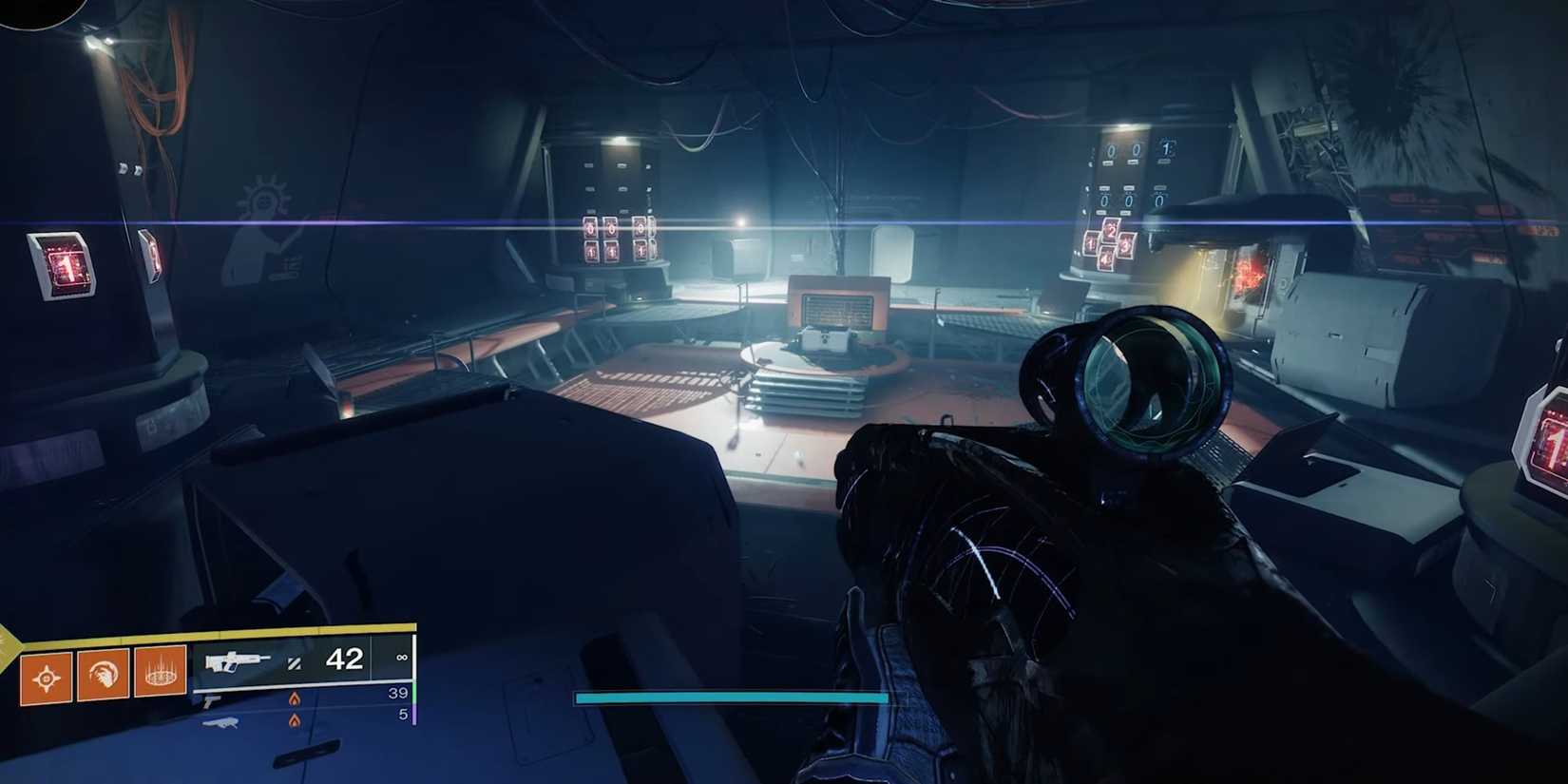Click the power weapon silhouette icon

pyautogui.click(x=221, y=722)
